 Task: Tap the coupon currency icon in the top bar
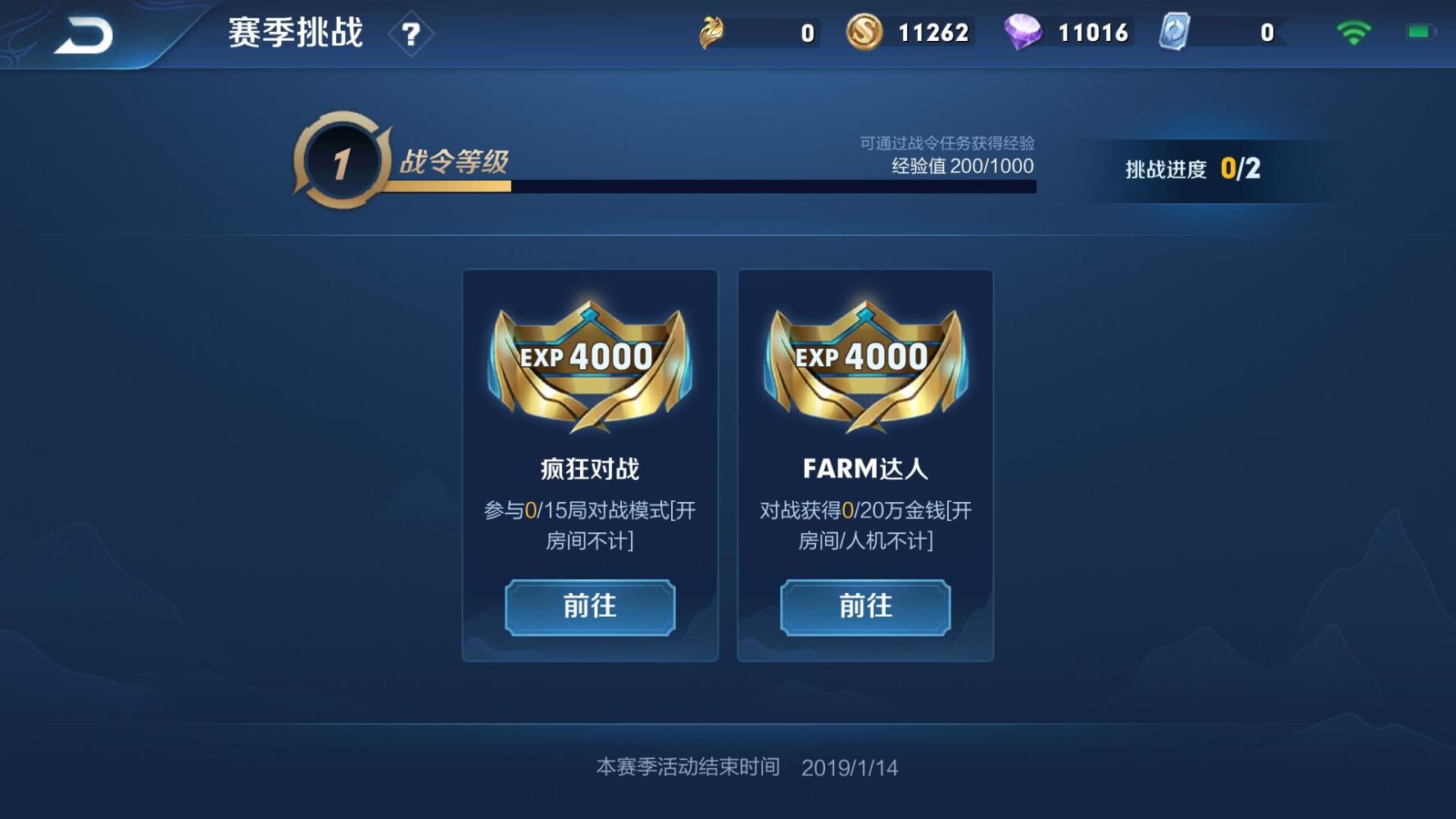pos(712,31)
